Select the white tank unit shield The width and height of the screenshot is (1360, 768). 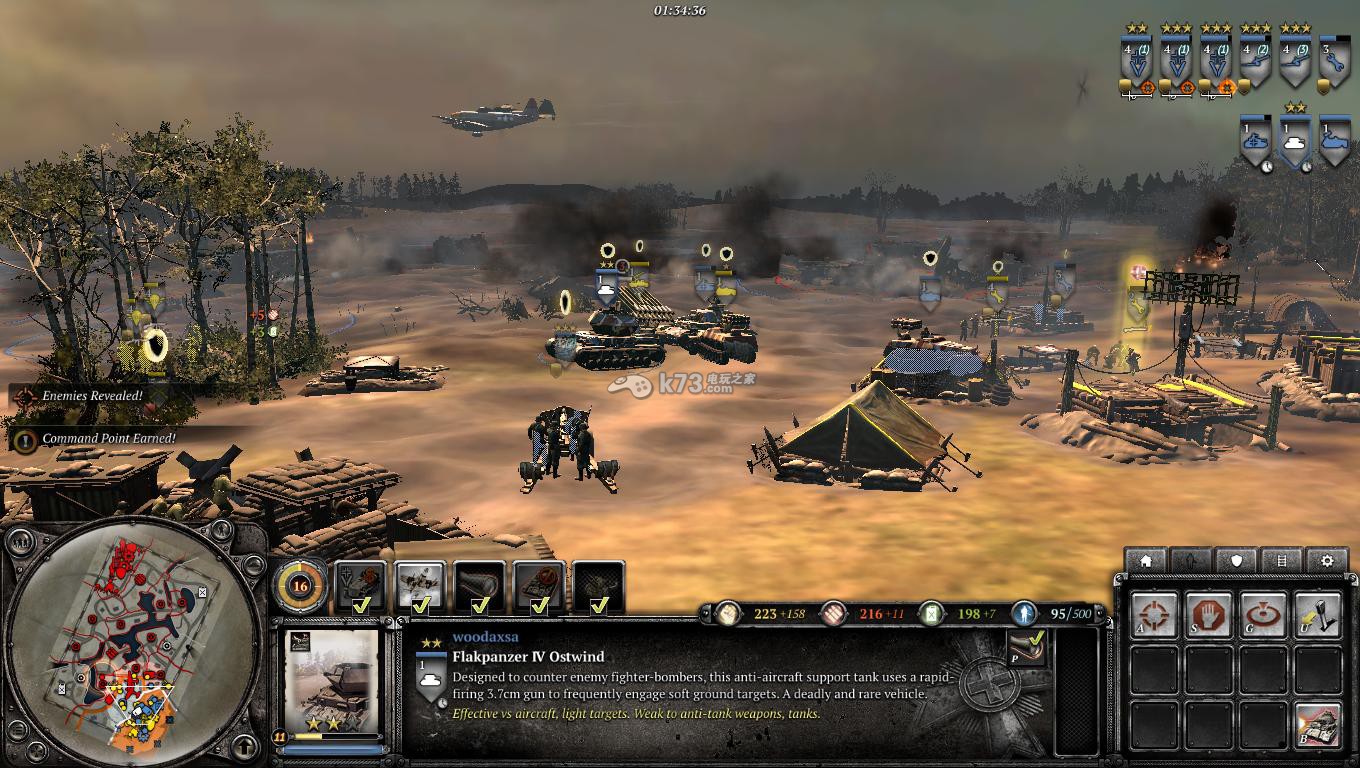coord(1295,142)
